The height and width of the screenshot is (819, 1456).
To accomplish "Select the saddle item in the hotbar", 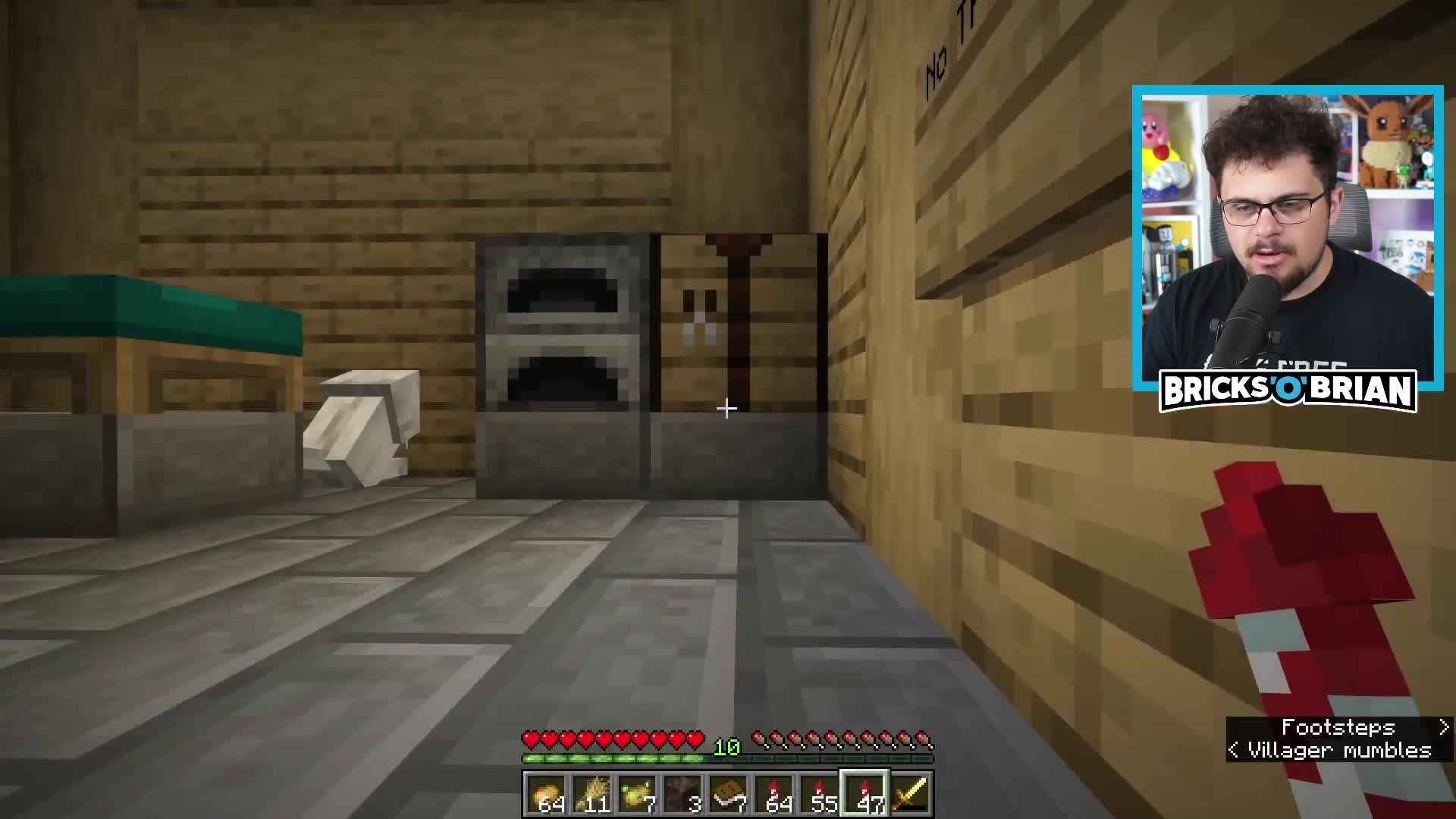I will point(726,792).
